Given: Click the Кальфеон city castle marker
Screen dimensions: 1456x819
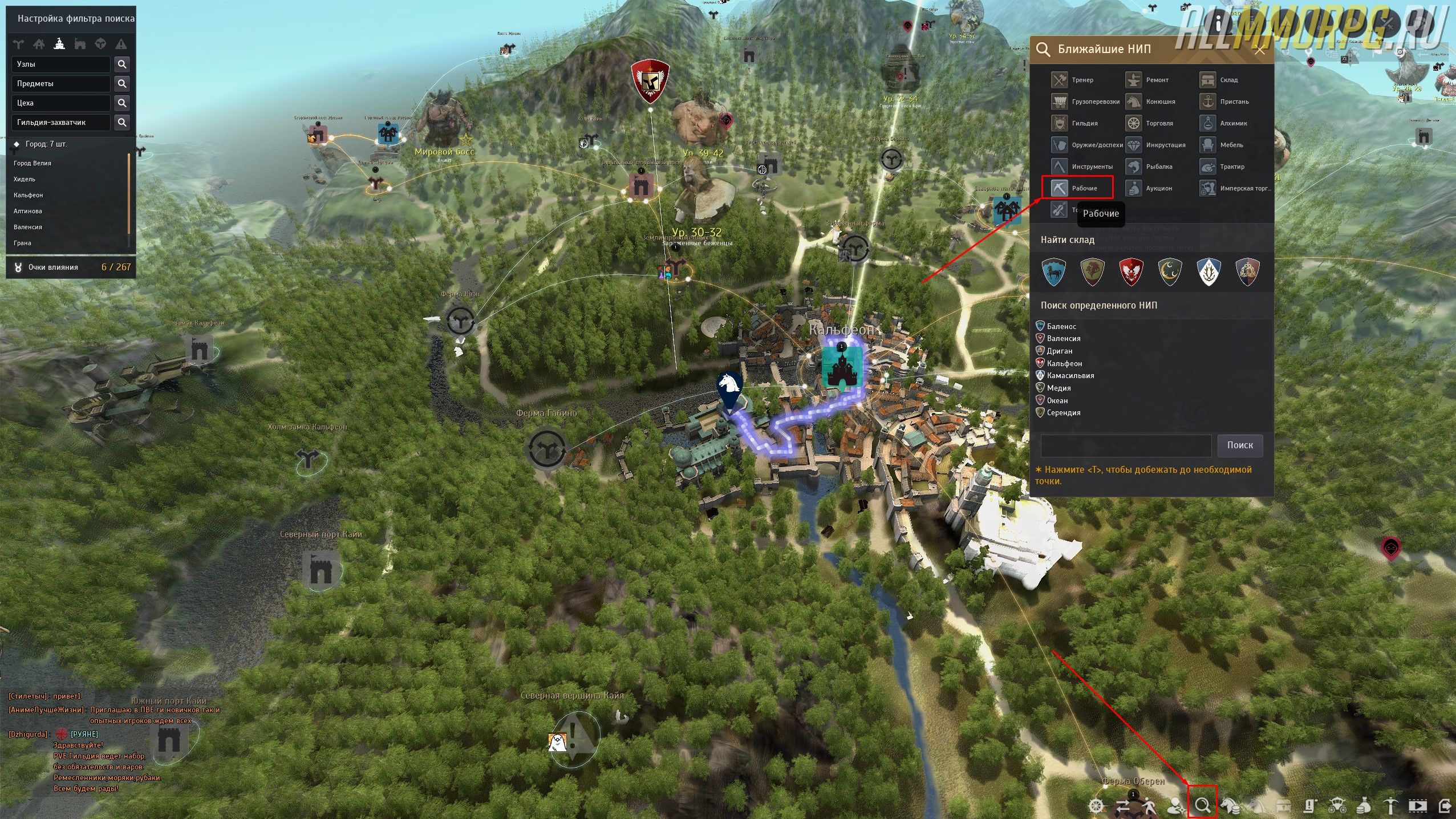Looking at the screenshot, I should (x=839, y=367).
